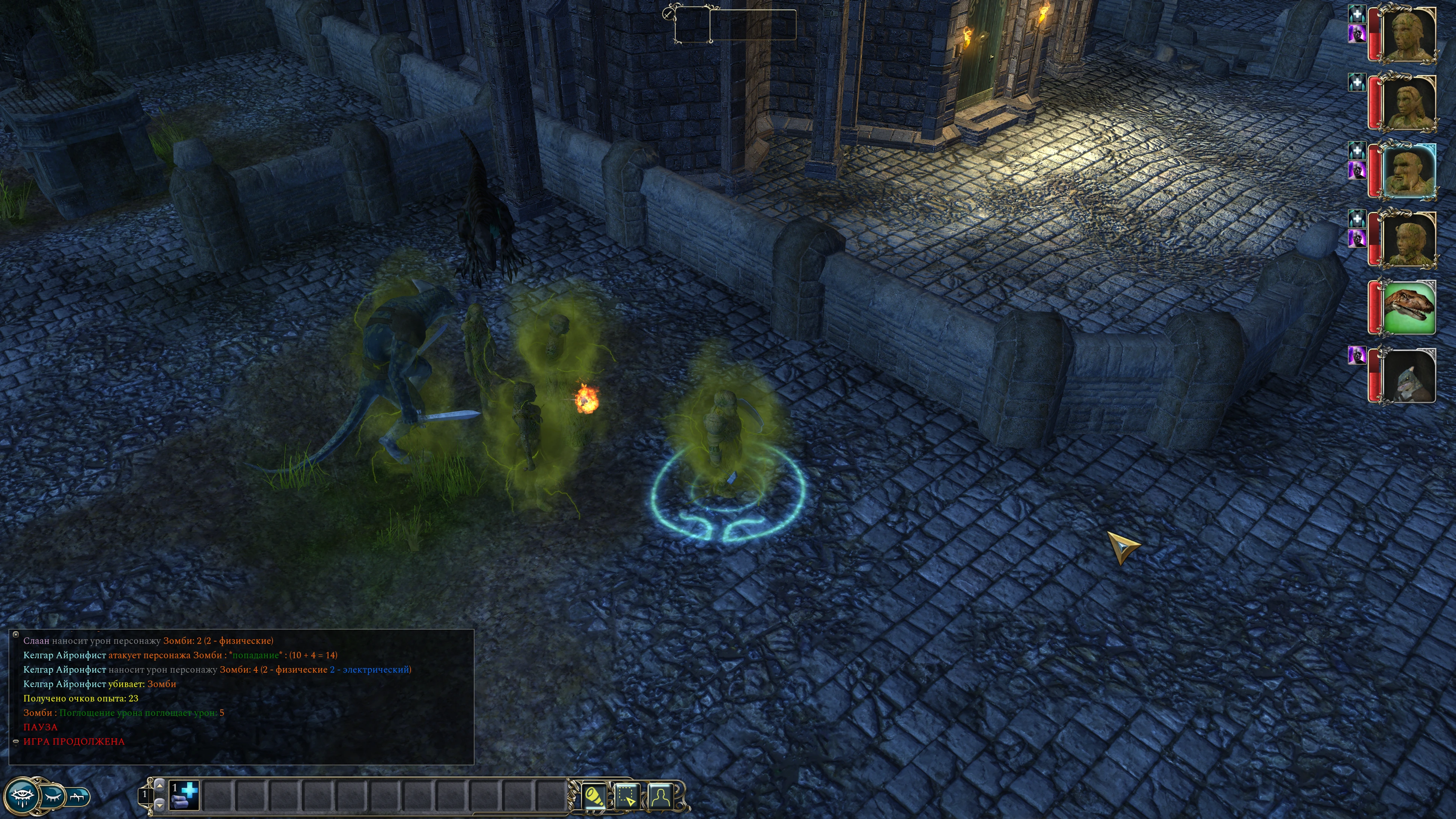
Task: Click the combat log's scrollbar handle at the bottom
Action: tap(16, 742)
